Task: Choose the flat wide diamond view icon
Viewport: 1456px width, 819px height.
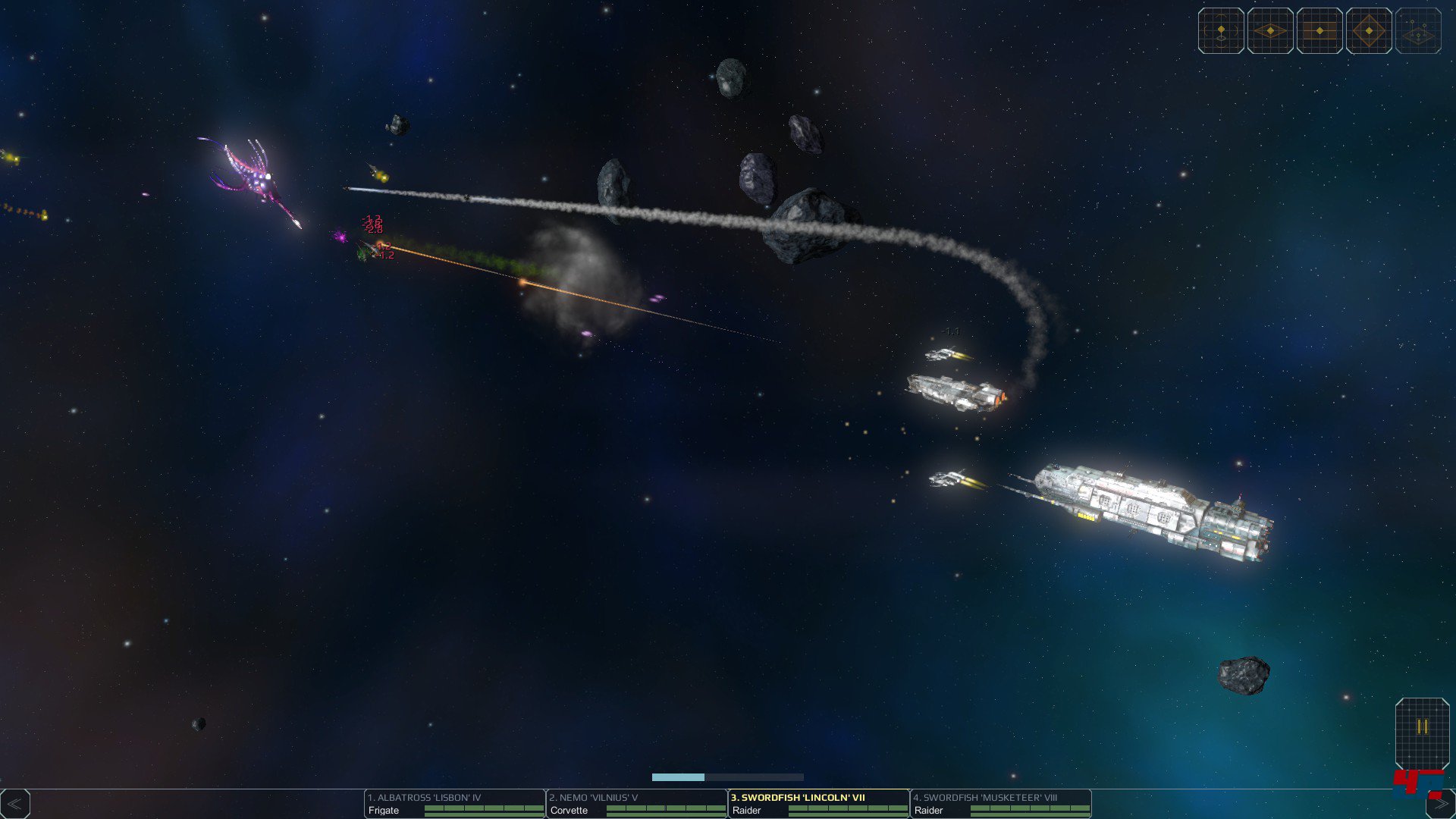Action: click(x=1270, y=31)
